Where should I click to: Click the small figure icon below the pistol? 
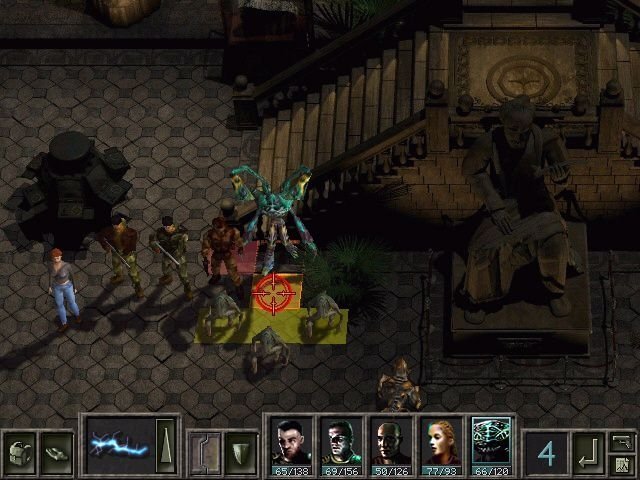(622, 464)
